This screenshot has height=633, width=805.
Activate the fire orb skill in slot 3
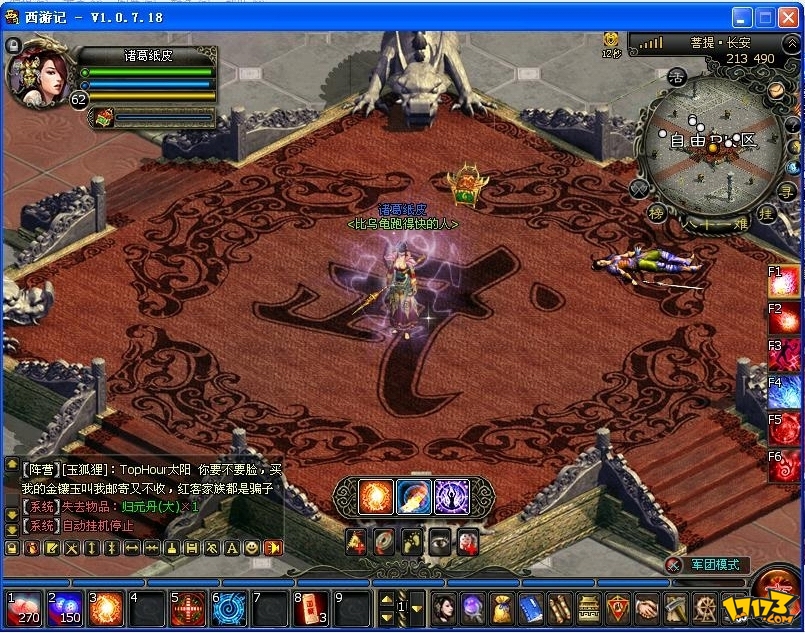click(105, 609)
